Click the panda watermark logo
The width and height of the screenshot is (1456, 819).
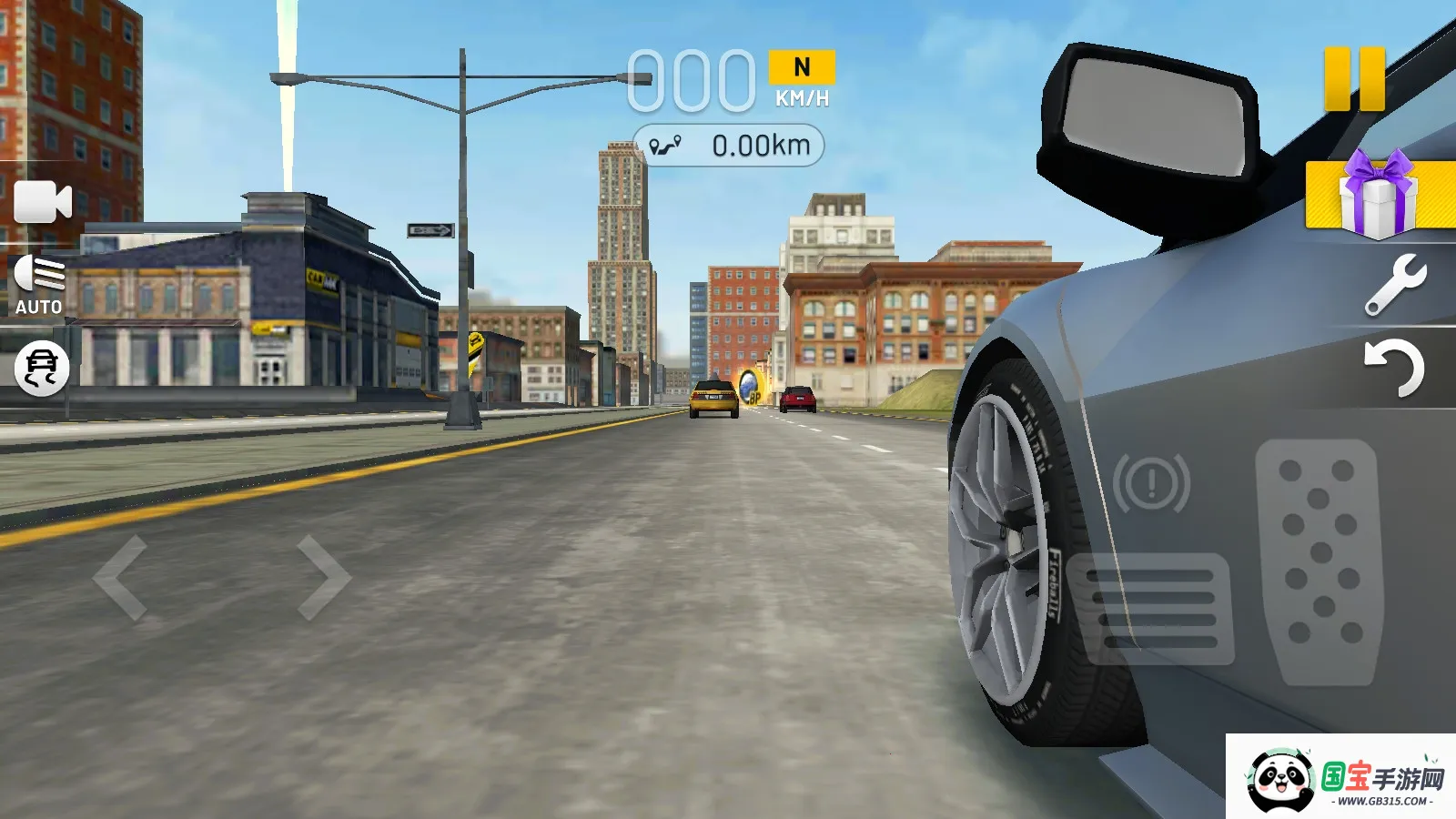point(1281,781)
